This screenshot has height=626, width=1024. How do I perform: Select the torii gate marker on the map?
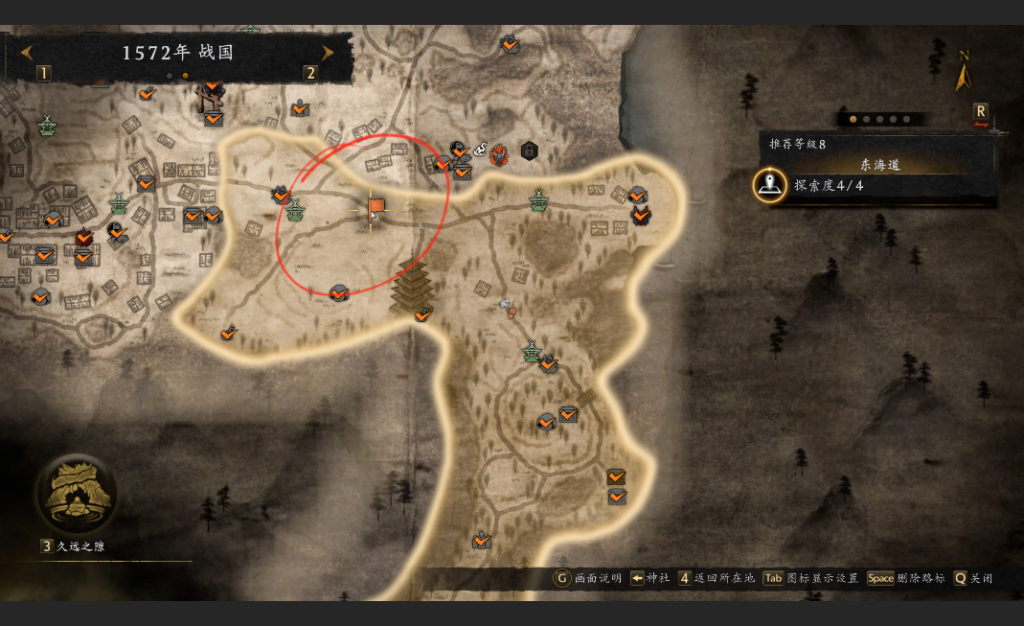pyautogui.click(x=210, y=97)
